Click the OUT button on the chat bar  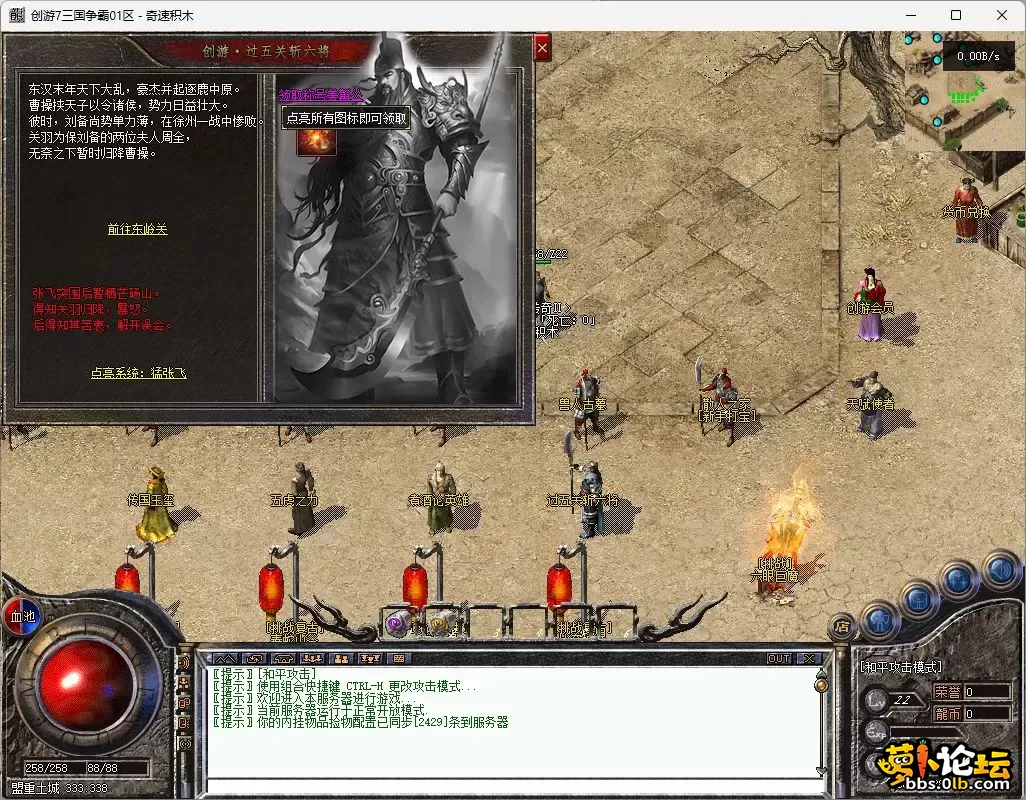coord(778,658)
